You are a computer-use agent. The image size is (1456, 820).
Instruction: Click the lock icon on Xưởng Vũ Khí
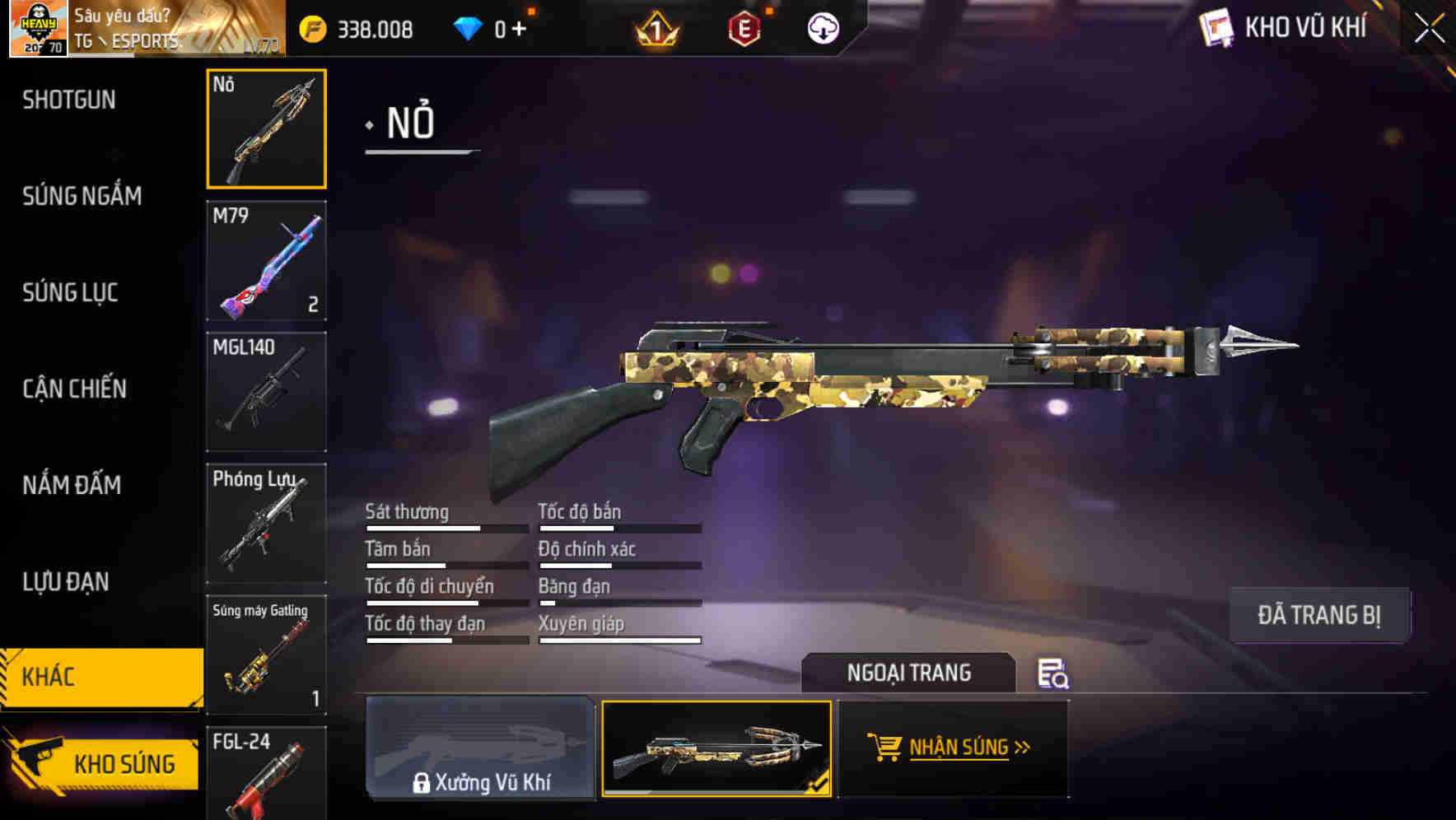tap(422, 782)
